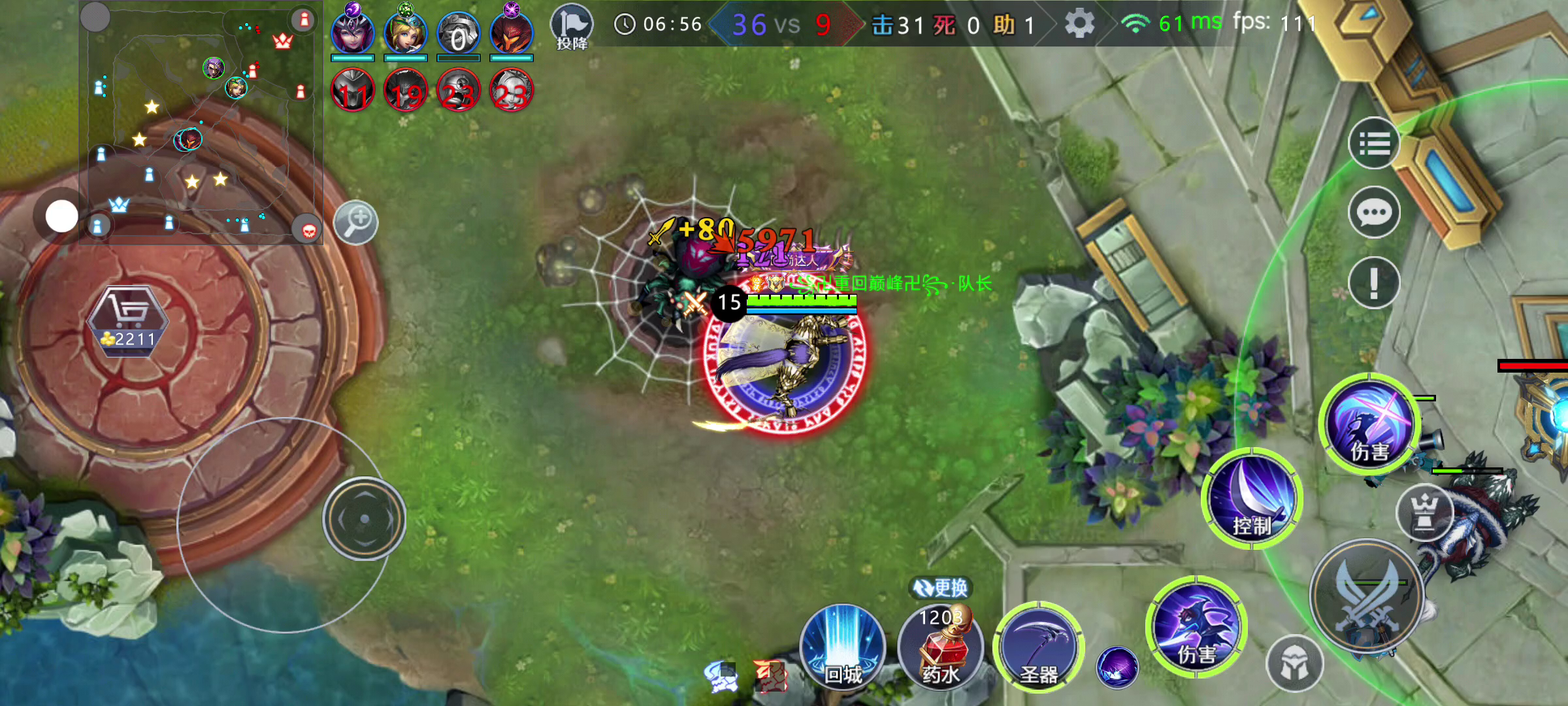
Task: Open the settings gear
Action: [x=1079, y=24]
